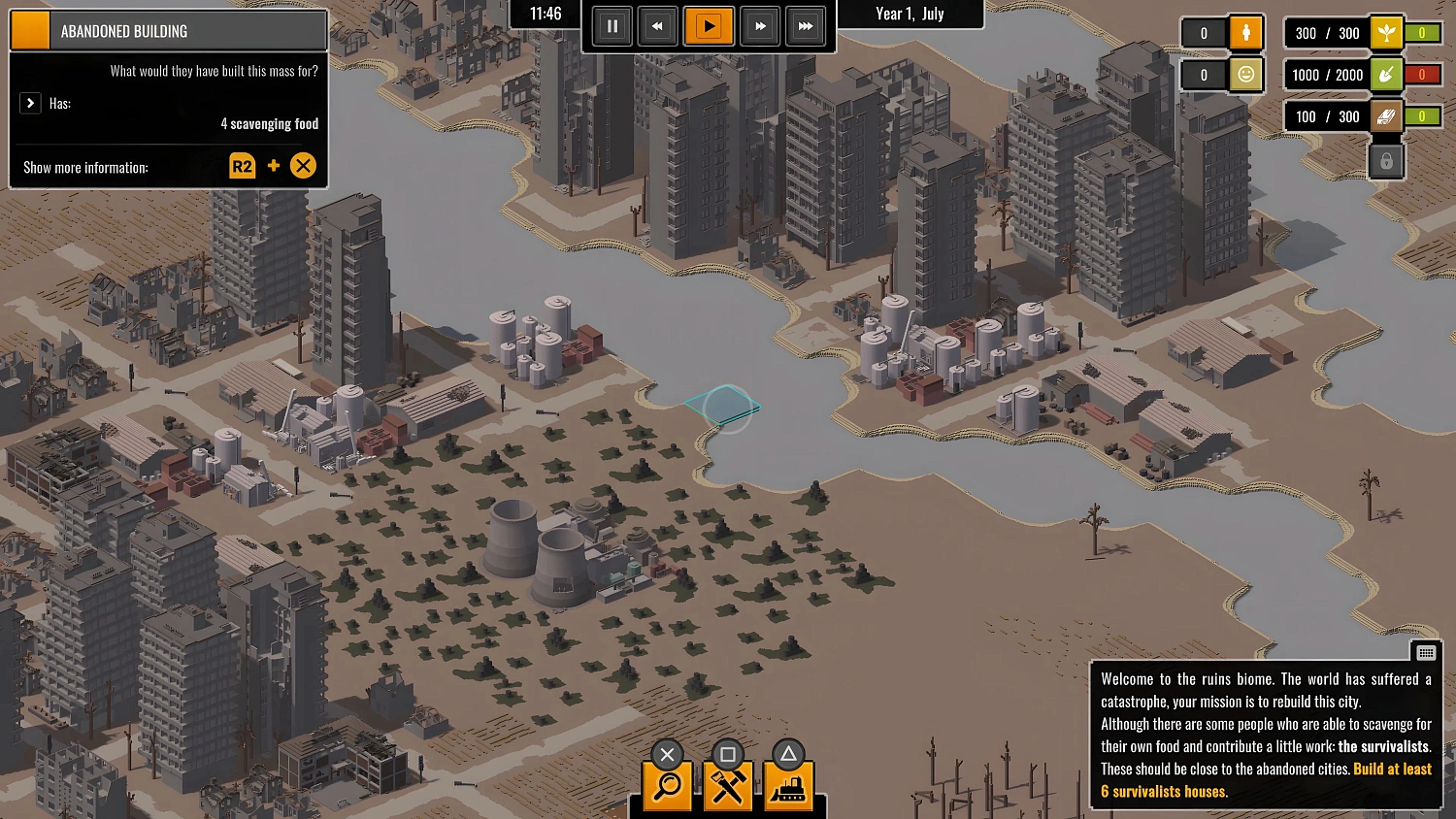This screenshot has width=1456, height=819.
Task: Open the keyboard icon on the tutorial panel
Action: point(1426,652)
